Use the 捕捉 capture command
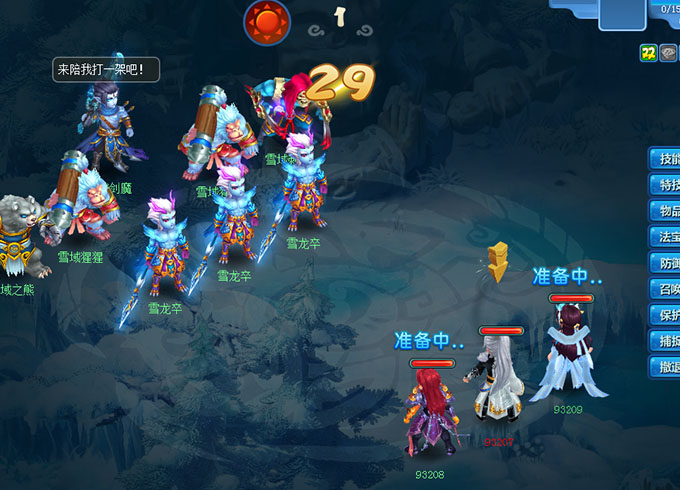The height and width of the screenshot is (490, 680). coord(666,341)
